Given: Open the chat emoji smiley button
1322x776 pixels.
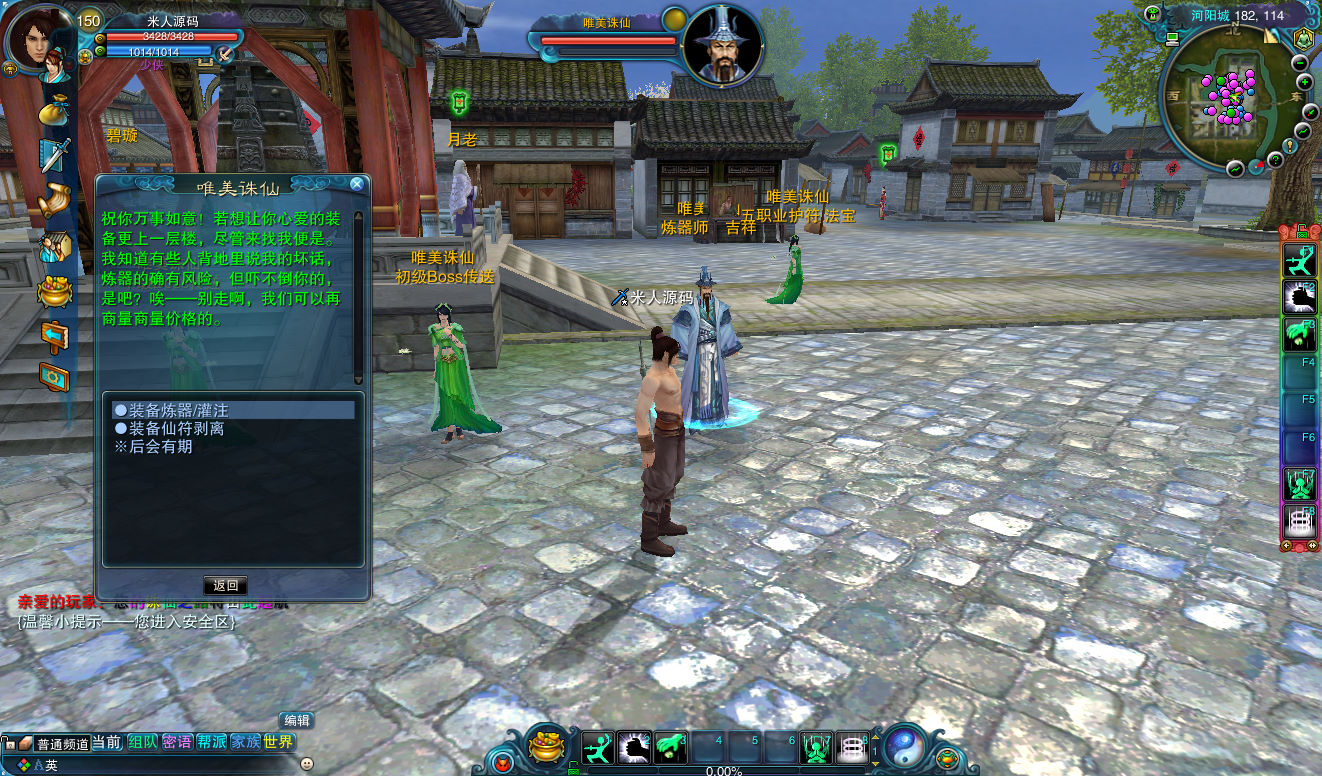Looking at the screenshot, I should pyautogui.click(x=306, y=764).
